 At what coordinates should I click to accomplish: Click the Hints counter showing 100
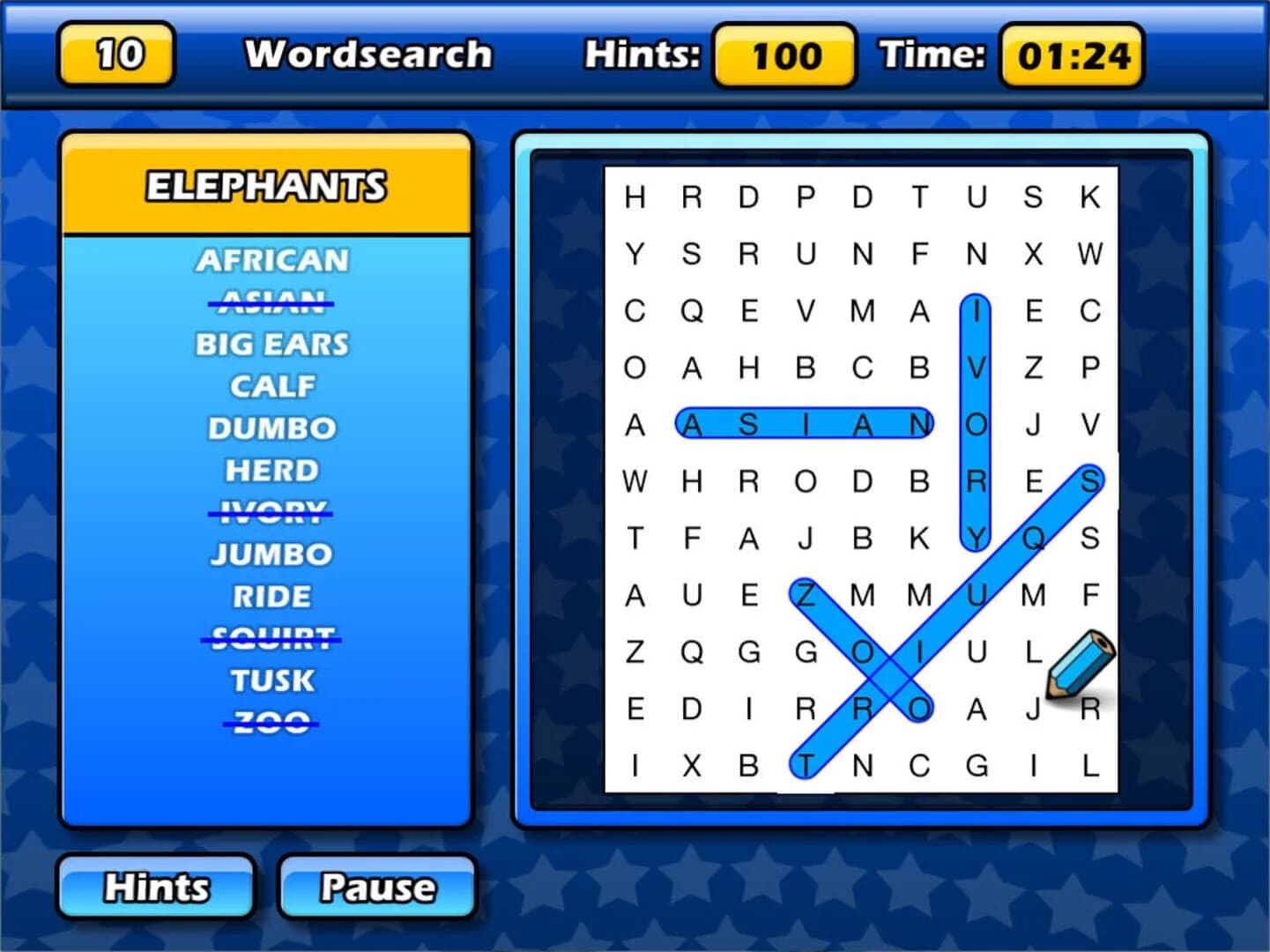(x=783, y=56)
